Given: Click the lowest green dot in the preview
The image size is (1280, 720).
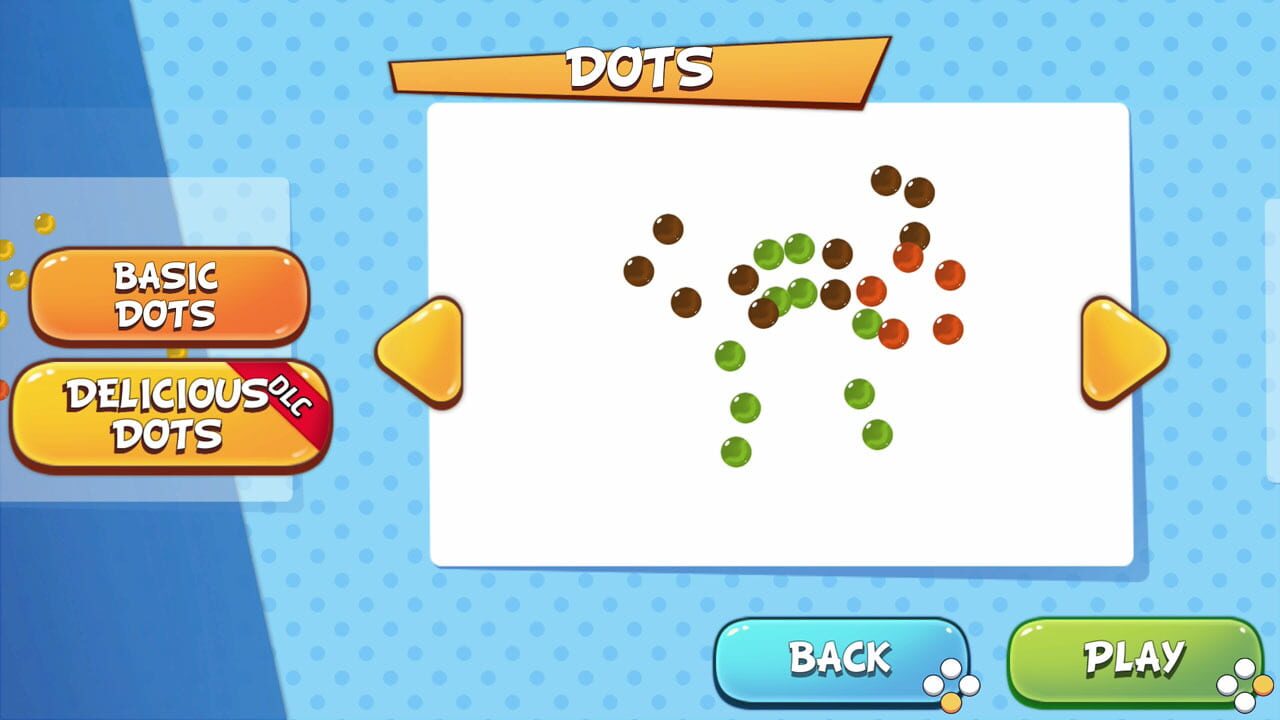Looking at the screenshot, I should (x=734, y=452).
